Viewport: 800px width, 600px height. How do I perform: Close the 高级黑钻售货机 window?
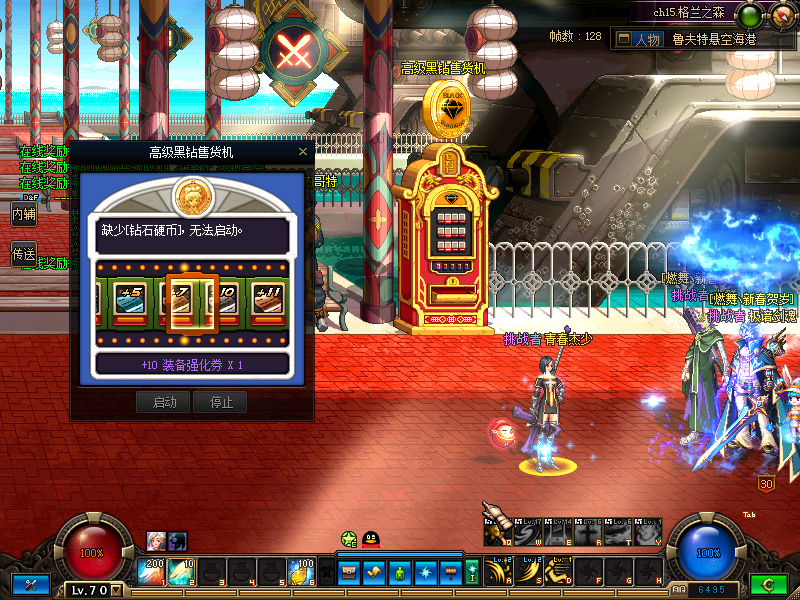[303, 152]
